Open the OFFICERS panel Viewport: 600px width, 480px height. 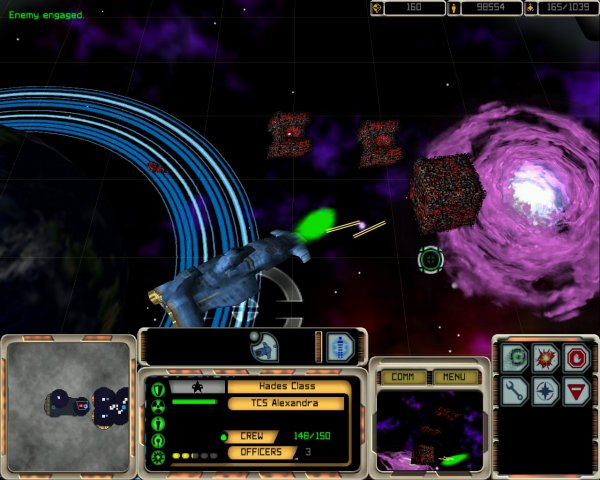click(261, 453)
